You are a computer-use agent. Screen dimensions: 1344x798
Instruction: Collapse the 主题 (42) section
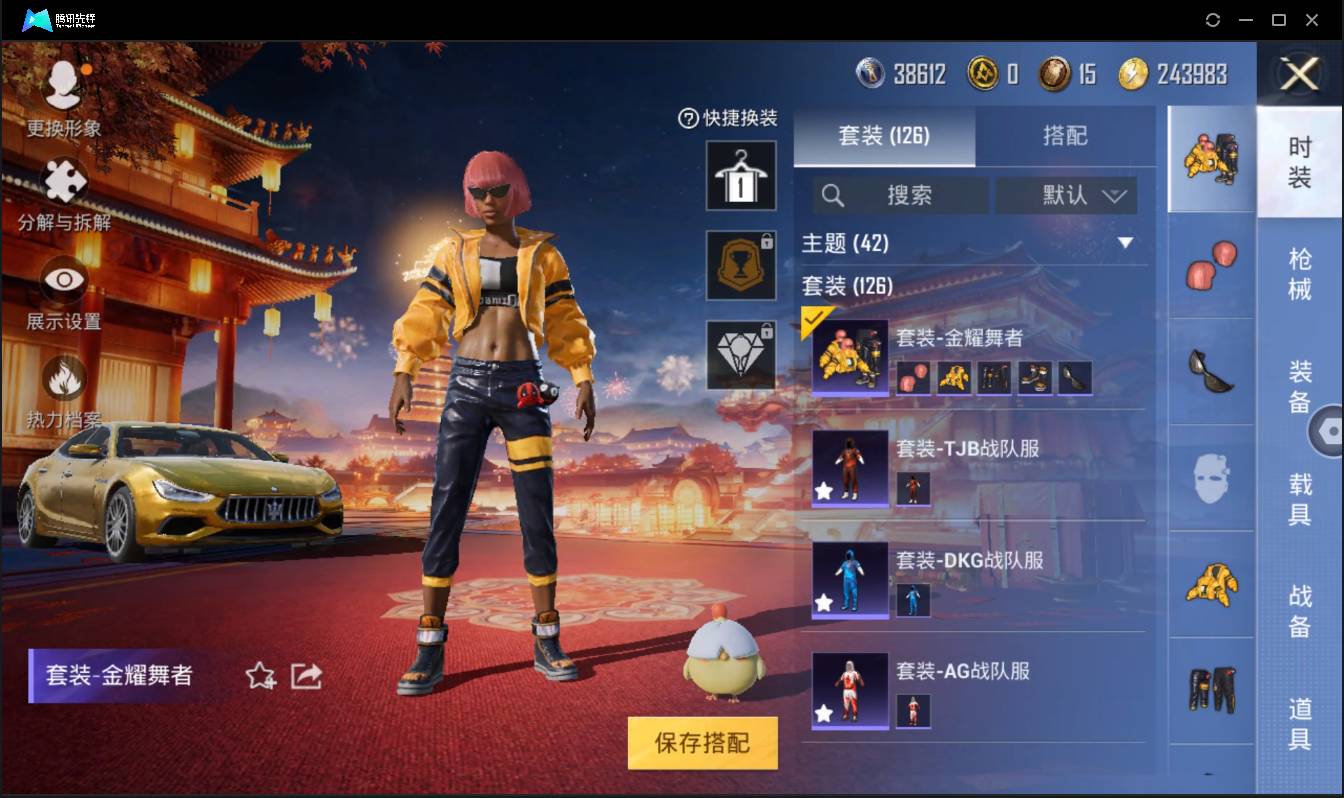coord(1125,243)
